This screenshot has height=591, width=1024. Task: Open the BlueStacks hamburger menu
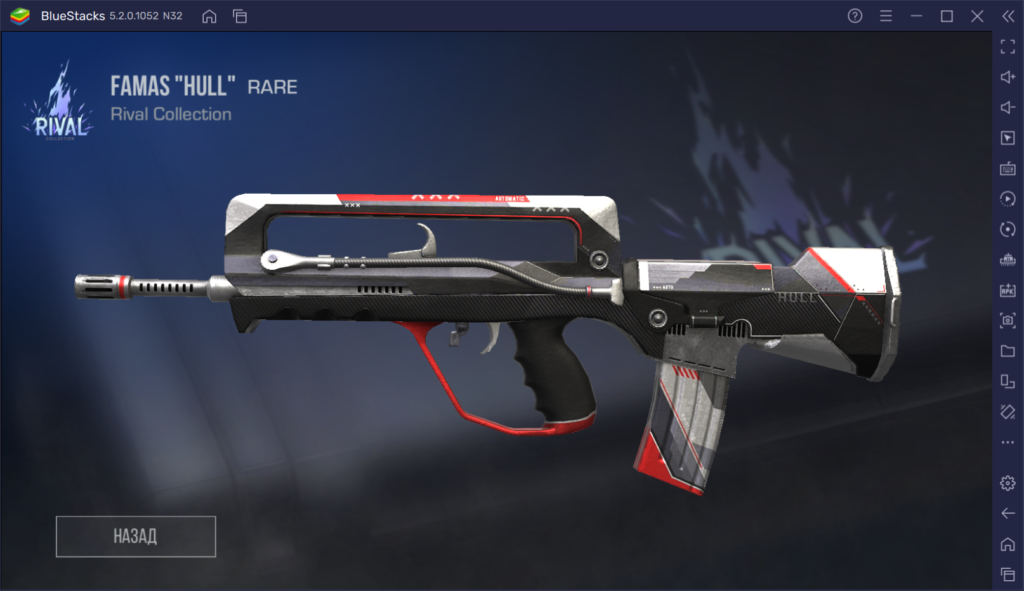pyautogui.click(x=885, y=16)
